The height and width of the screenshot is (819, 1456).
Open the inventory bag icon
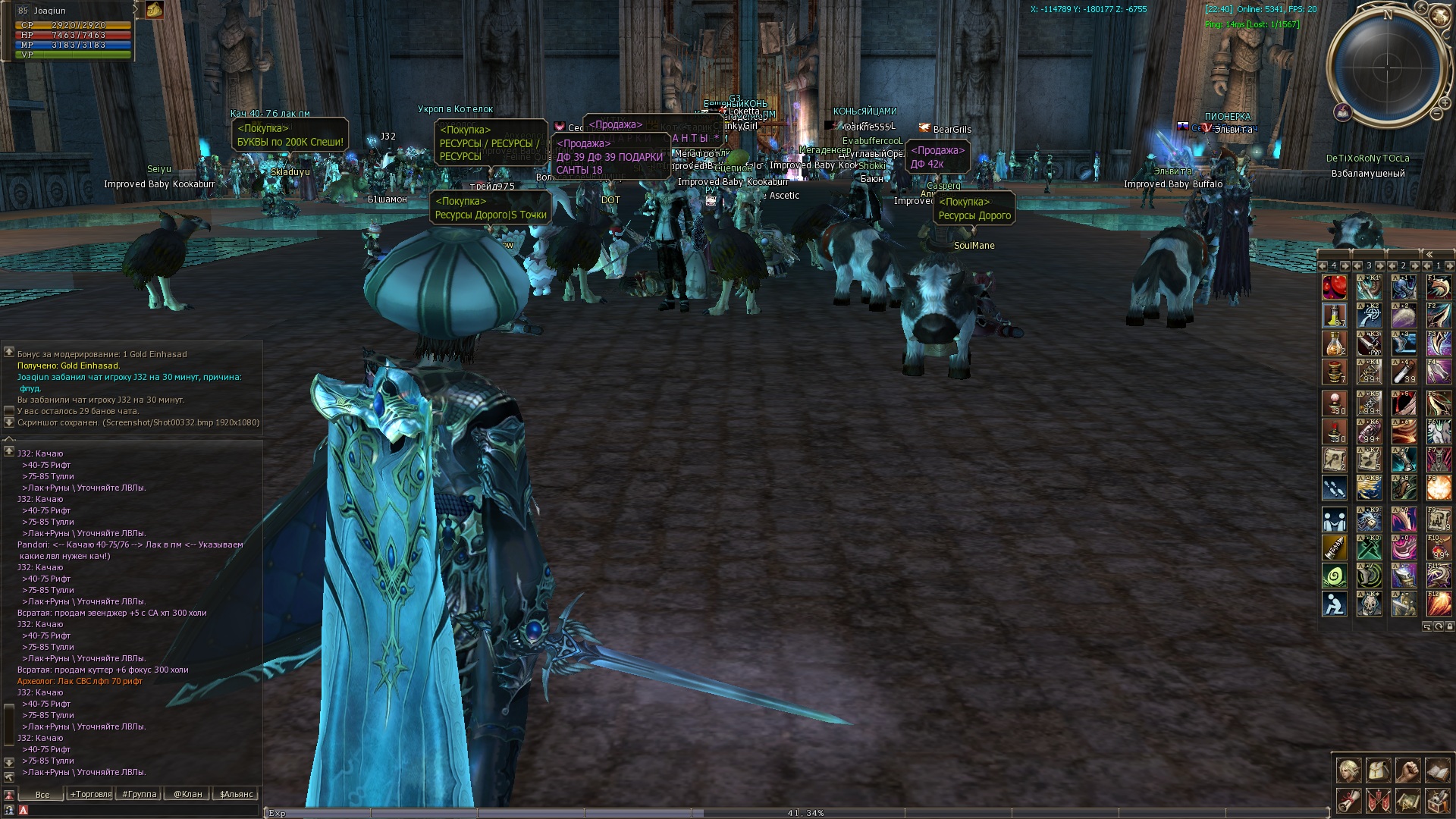click(x=1378, y=771)
